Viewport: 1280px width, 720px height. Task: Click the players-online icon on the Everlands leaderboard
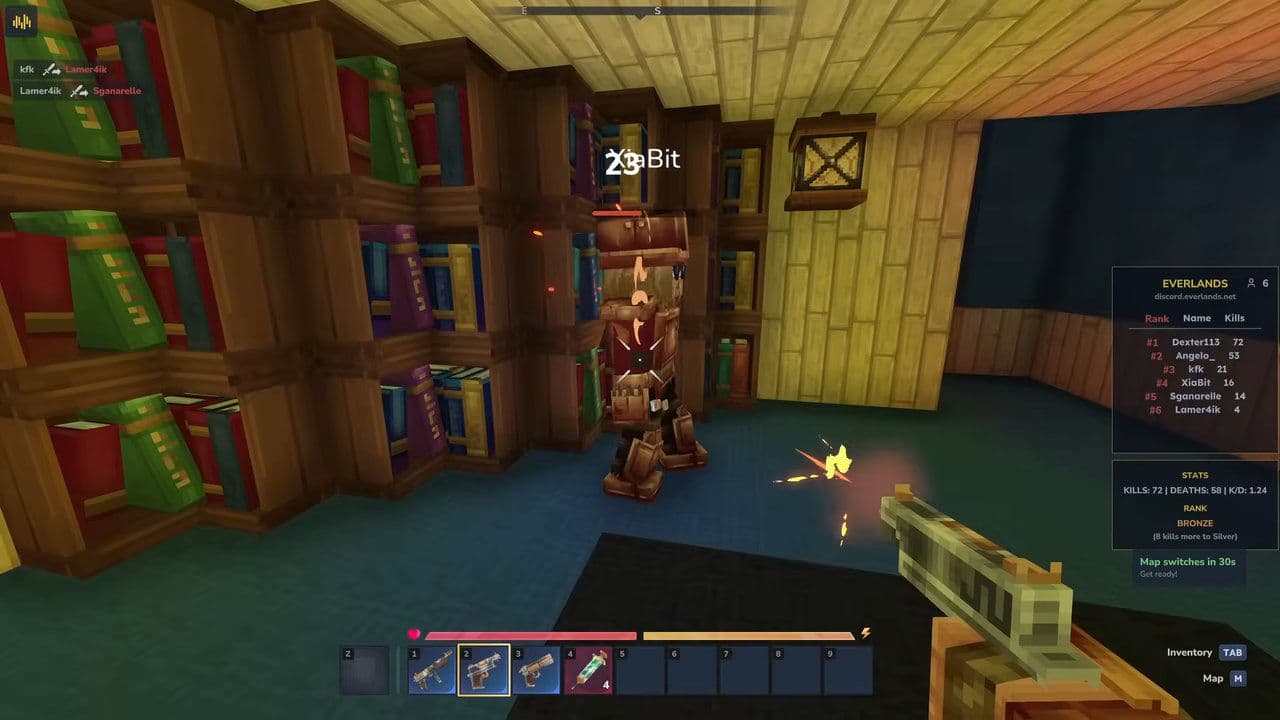[x=1250, y=283]
